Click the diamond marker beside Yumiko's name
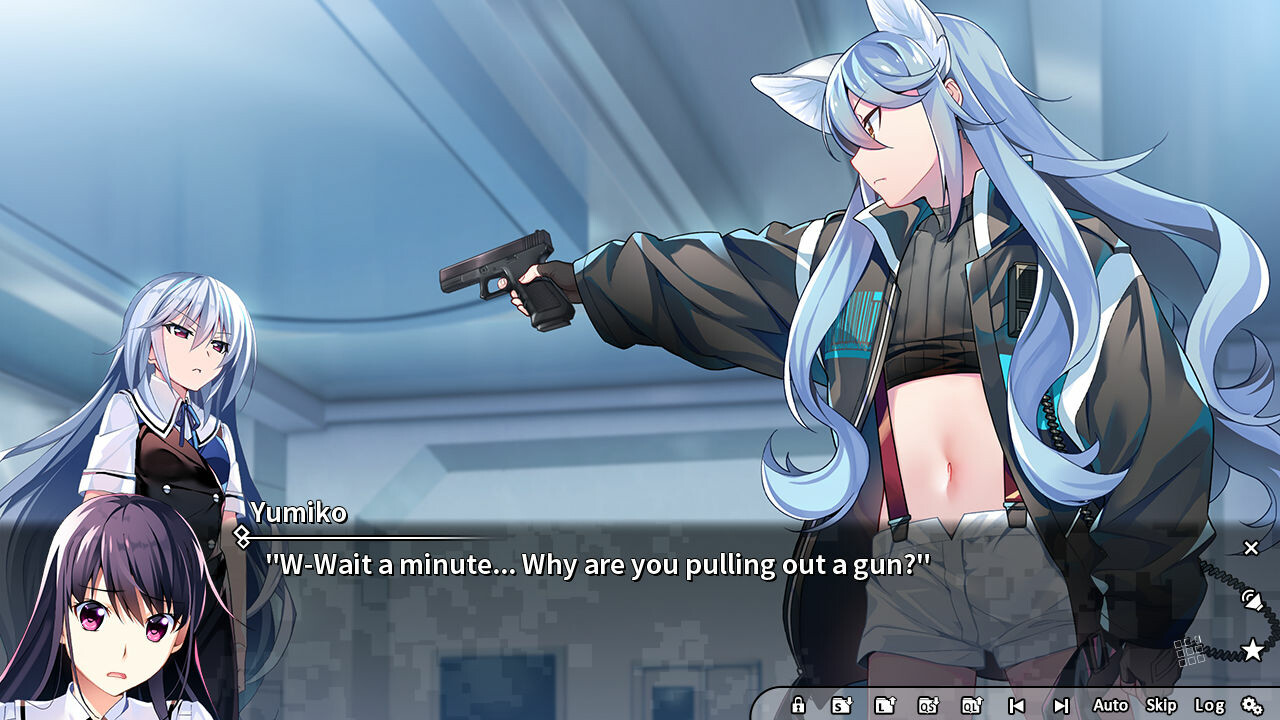The height and width of the screenshot is (720, 1280). tap(243, 535)
